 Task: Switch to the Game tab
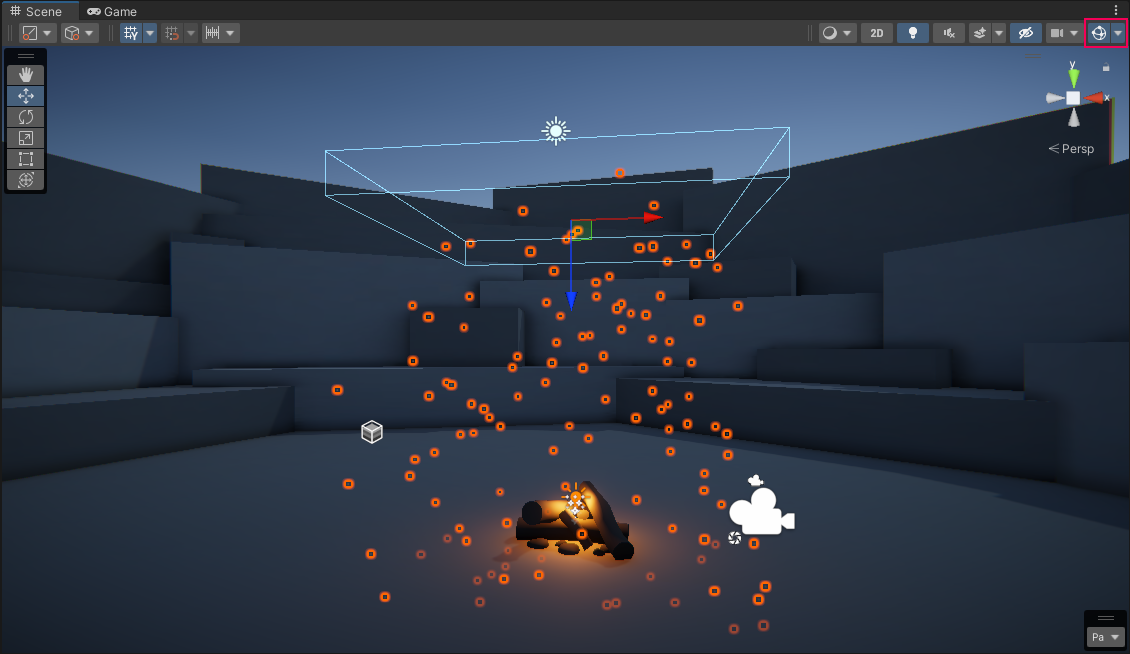pos(112,11)
